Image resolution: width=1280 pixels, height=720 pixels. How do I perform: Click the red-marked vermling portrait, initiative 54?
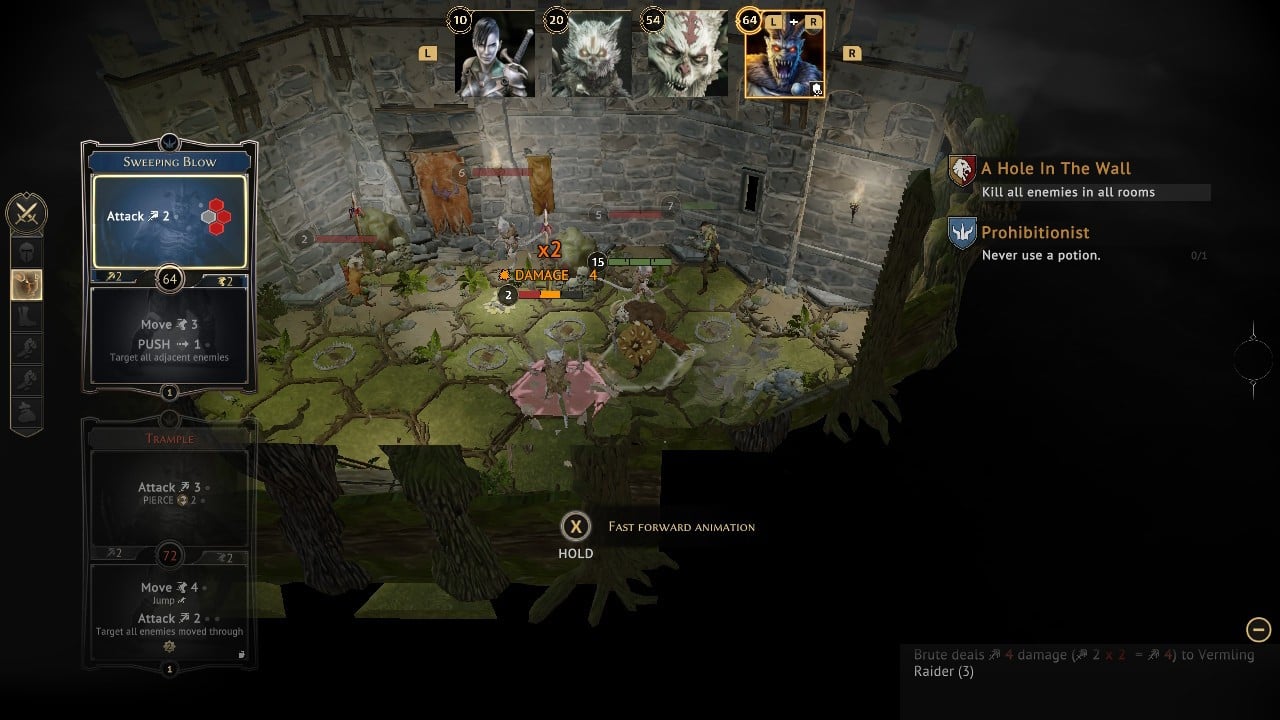point(687,54)
